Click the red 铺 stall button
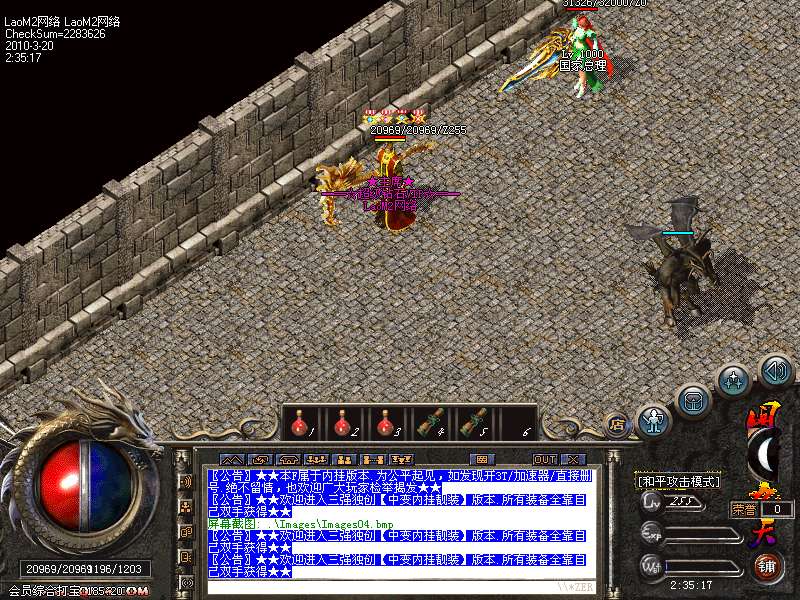 (769, 567)
